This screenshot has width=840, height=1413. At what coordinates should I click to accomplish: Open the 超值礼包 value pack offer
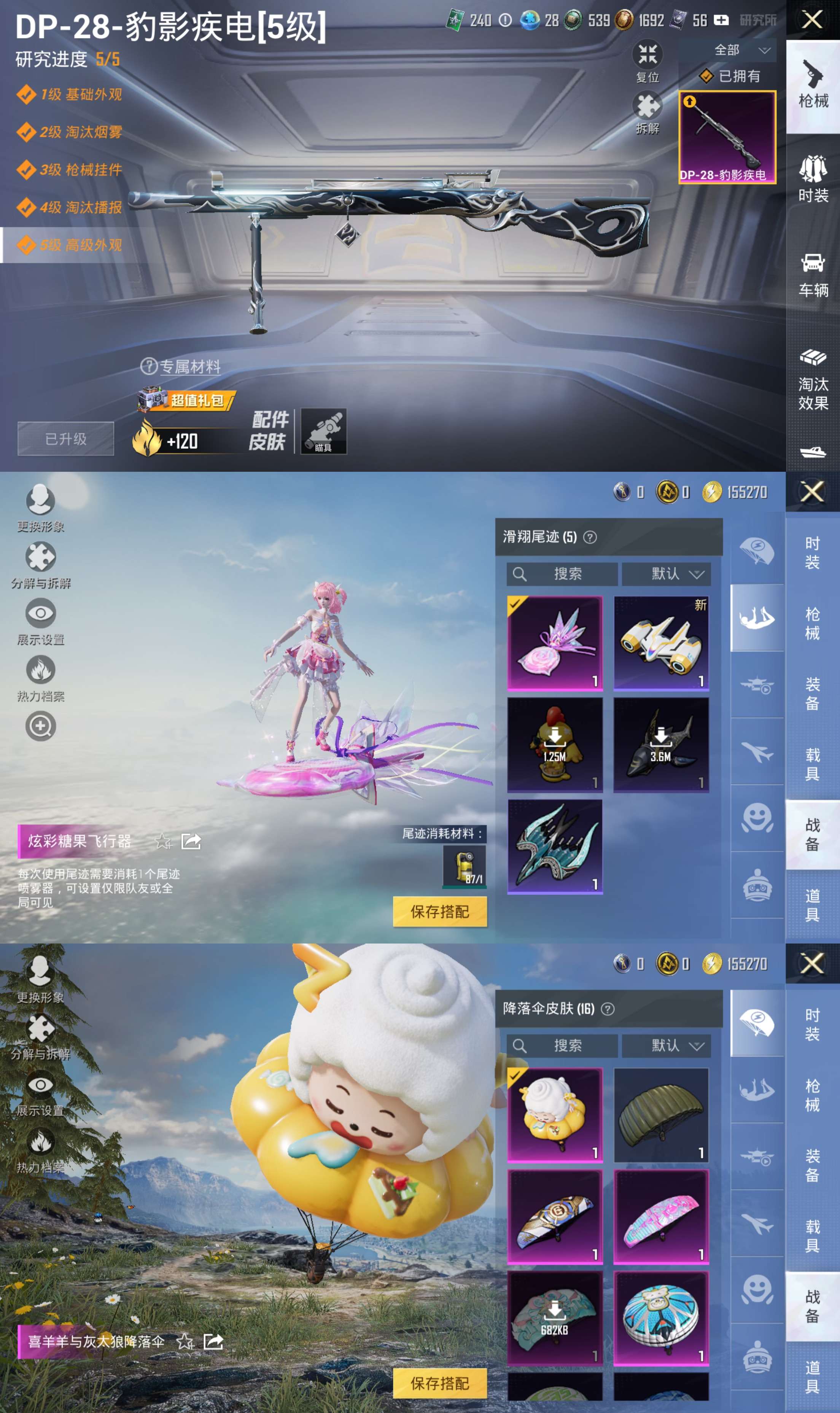187,400
